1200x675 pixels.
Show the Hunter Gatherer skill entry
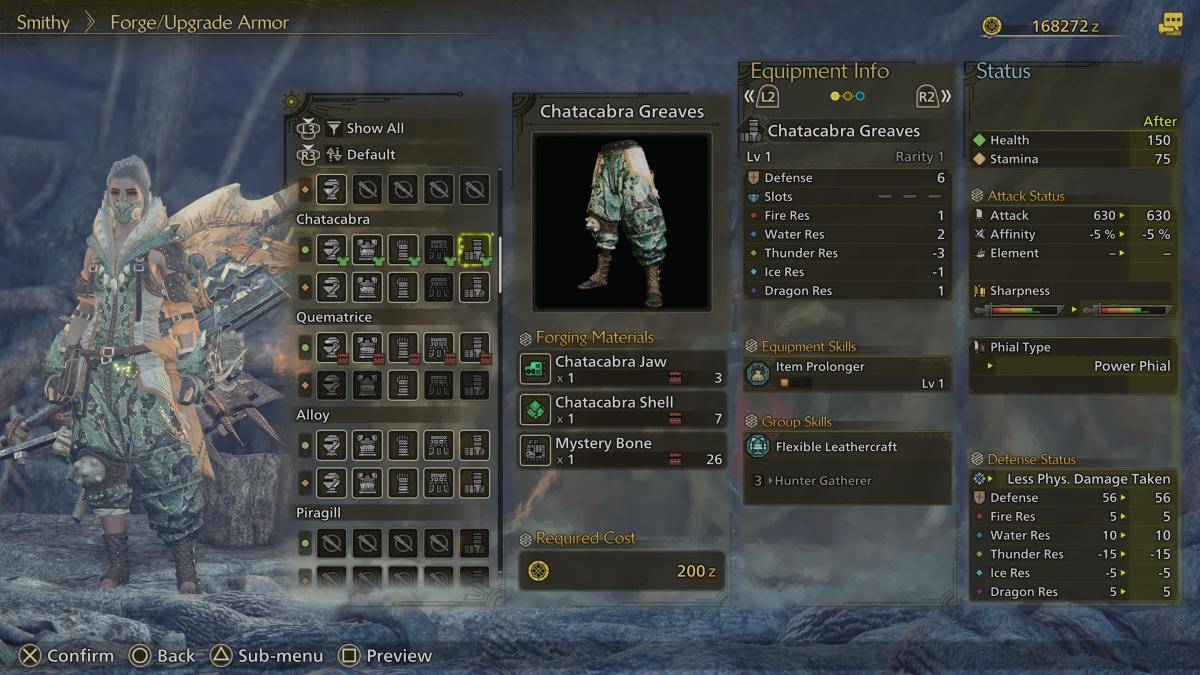point(822,481)
